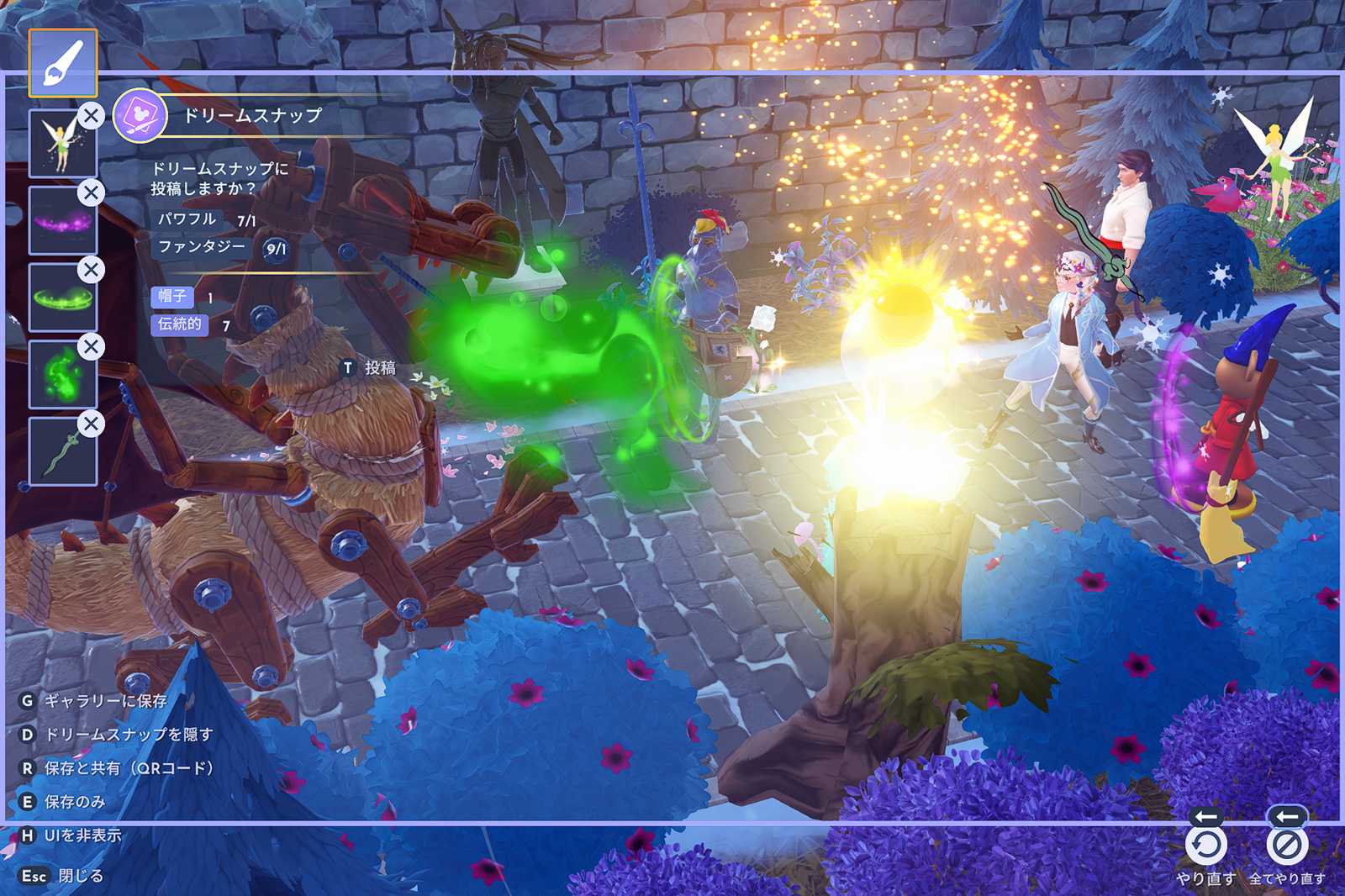The height and width of the screenshot is (896, 1345).
Task: Remove the purple sparkle swirl sticker
Action: [x=91, y=192]
